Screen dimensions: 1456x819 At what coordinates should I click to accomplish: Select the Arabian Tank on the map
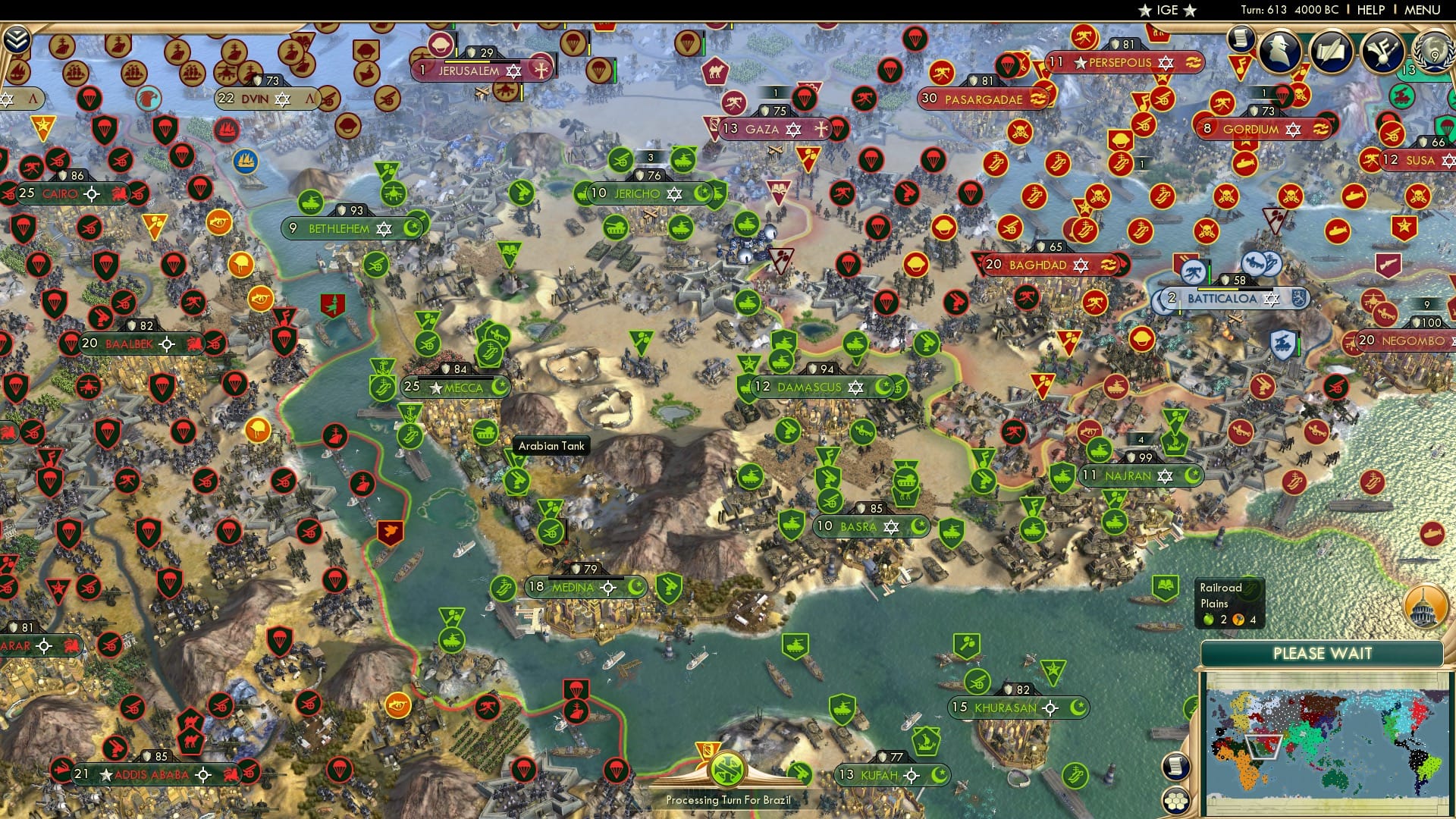(485, 431)
